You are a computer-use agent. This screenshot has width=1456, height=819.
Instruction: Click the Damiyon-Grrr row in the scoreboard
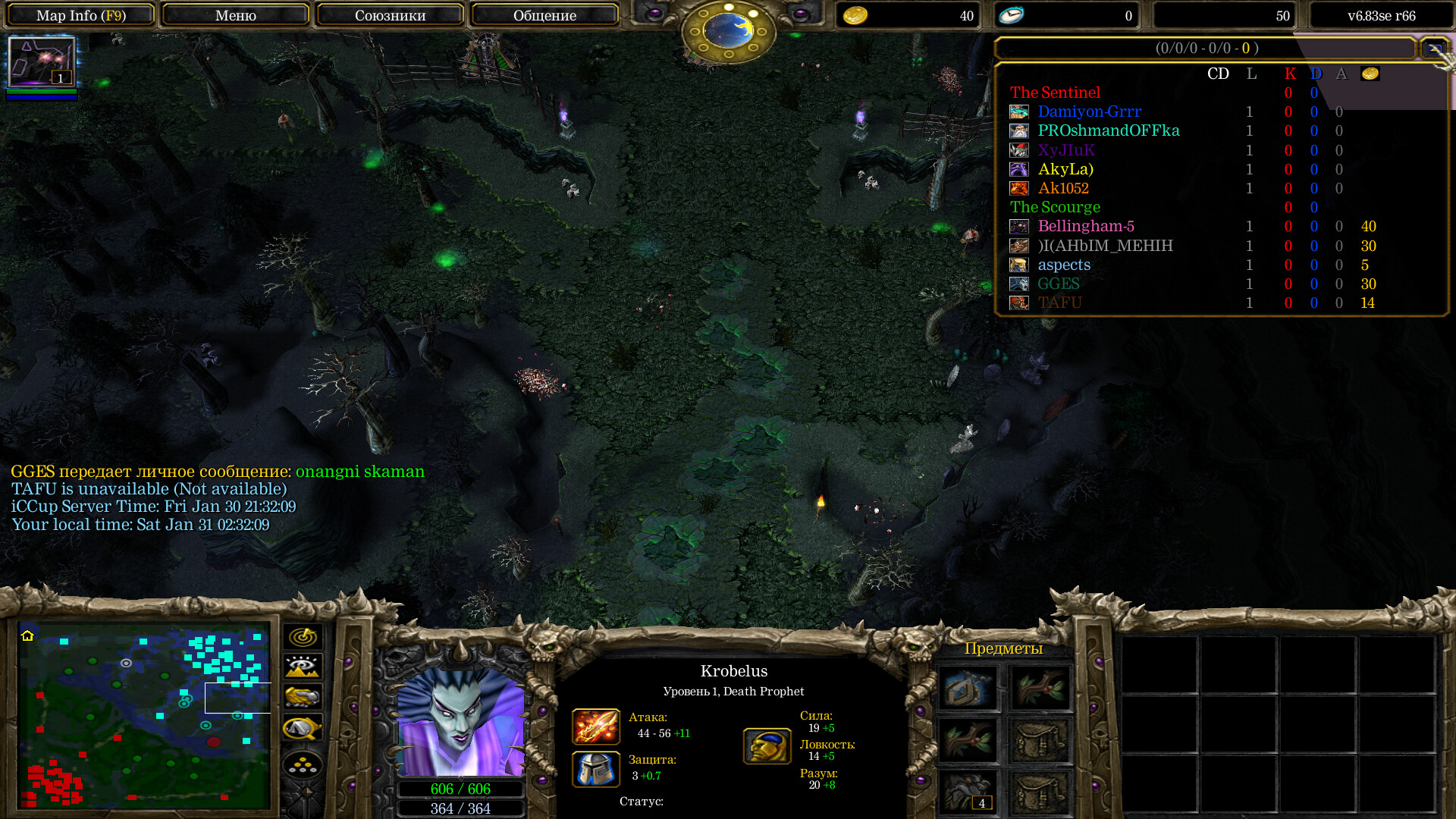(x=1089, y=112)
